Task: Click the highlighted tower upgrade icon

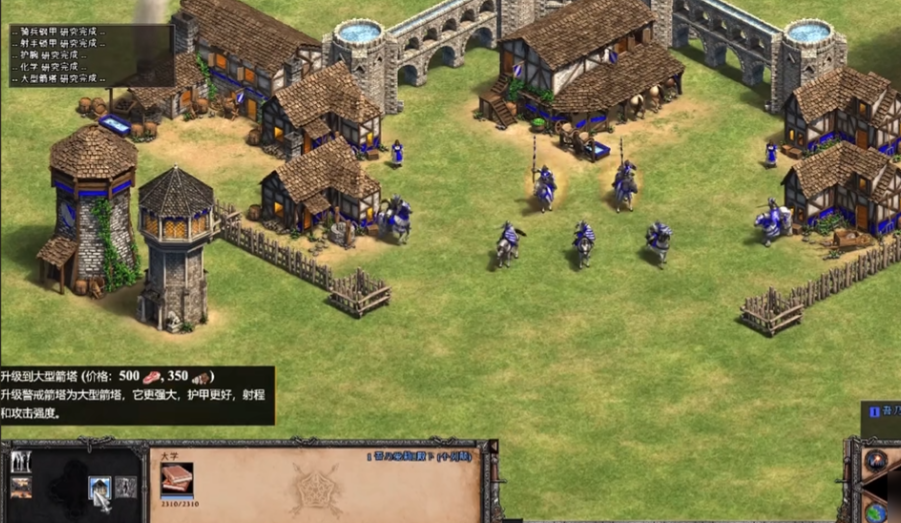Action: point(100,487)
